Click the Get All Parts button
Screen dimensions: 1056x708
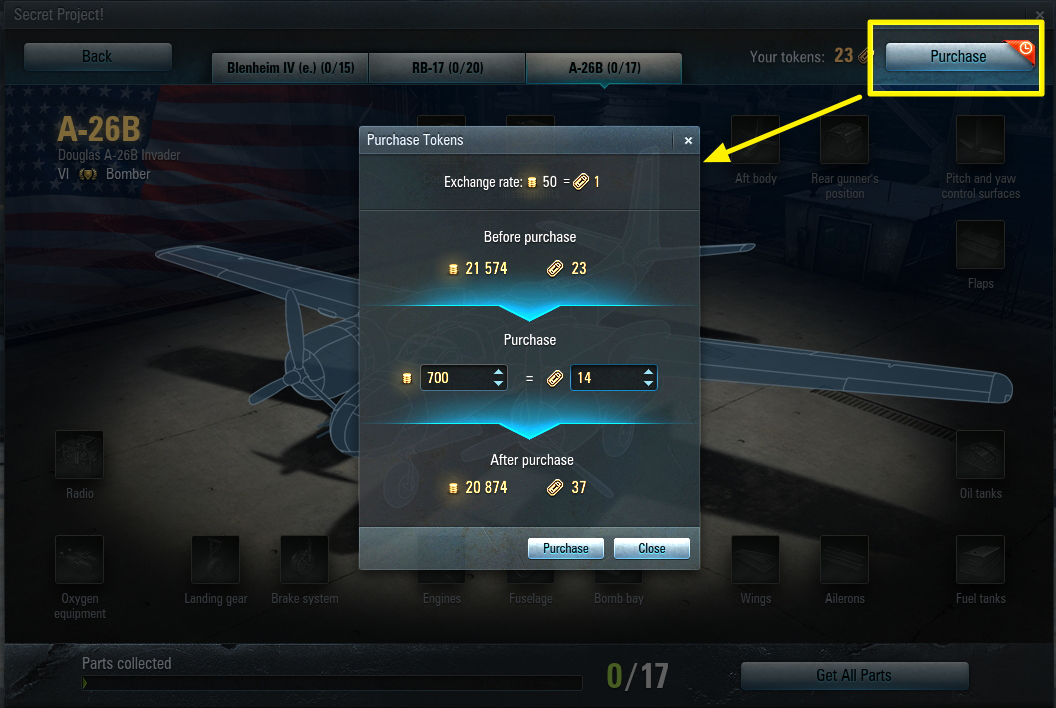tap(854, 675)
